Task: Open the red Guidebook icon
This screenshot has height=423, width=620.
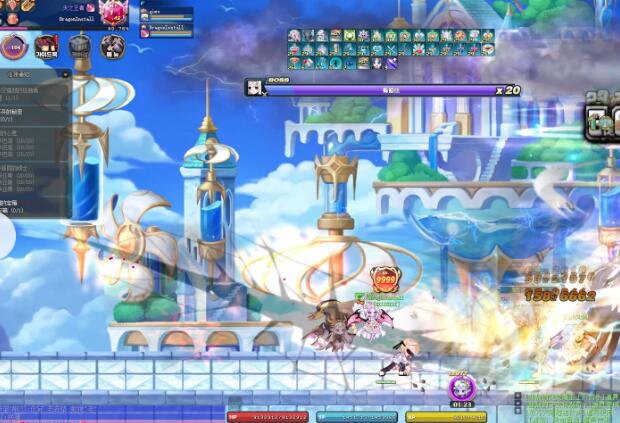Action: point(47,46)
